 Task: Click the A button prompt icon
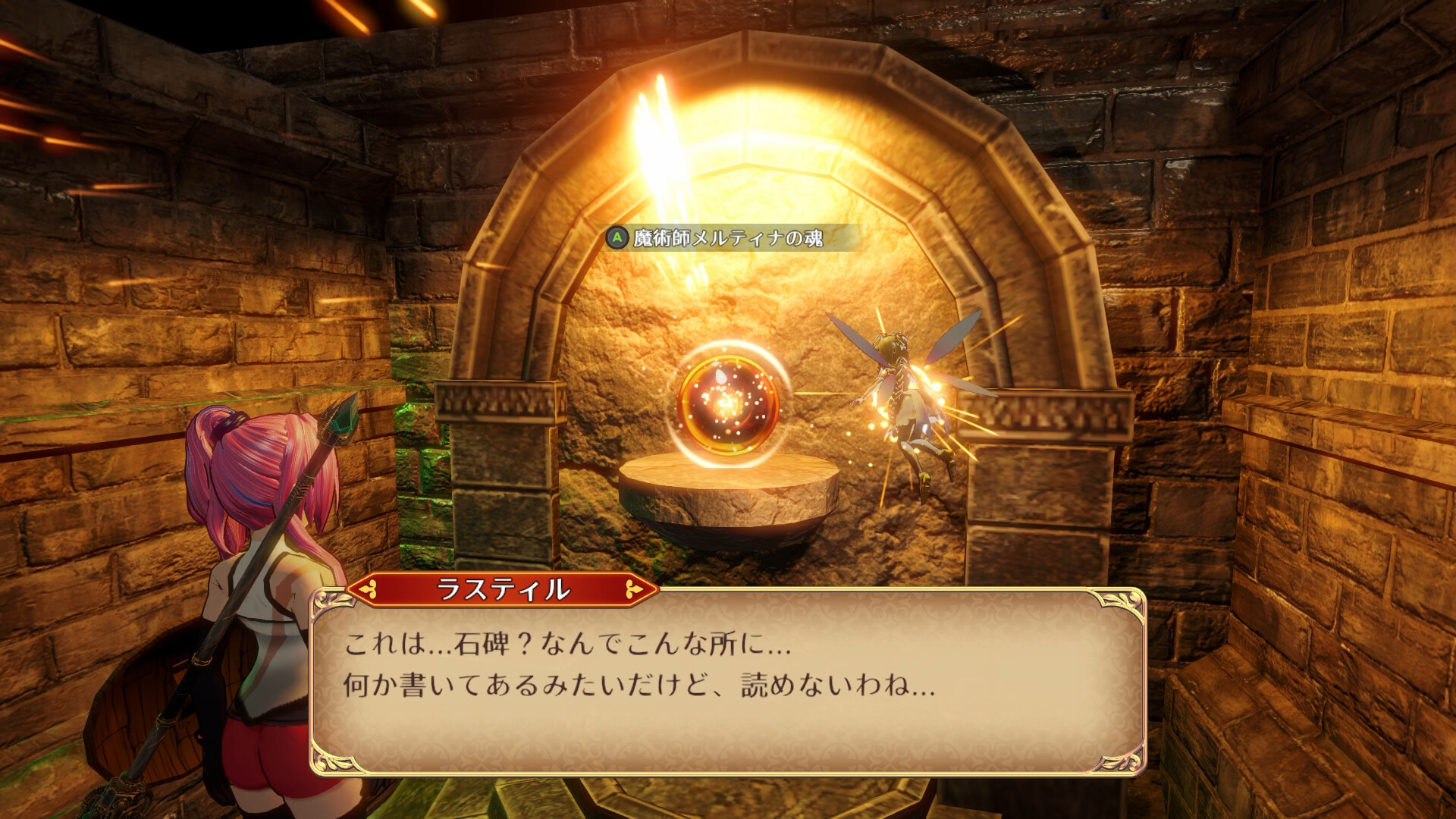(x=617, y=236)
